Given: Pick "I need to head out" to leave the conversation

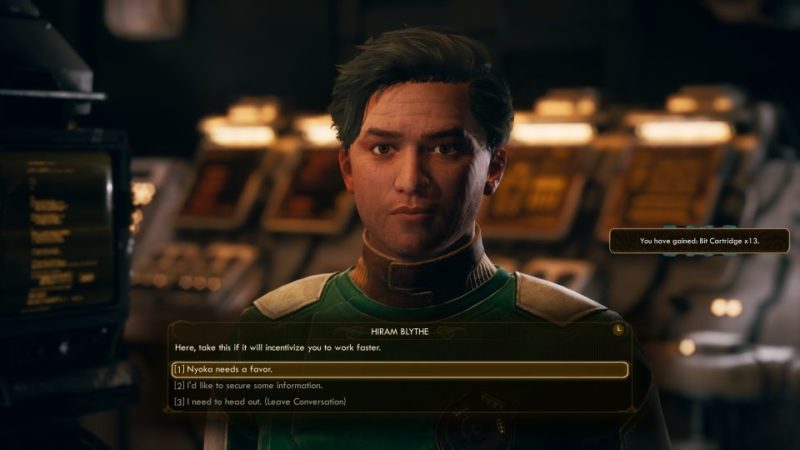Looking at the screenshot, I should 260,401.
